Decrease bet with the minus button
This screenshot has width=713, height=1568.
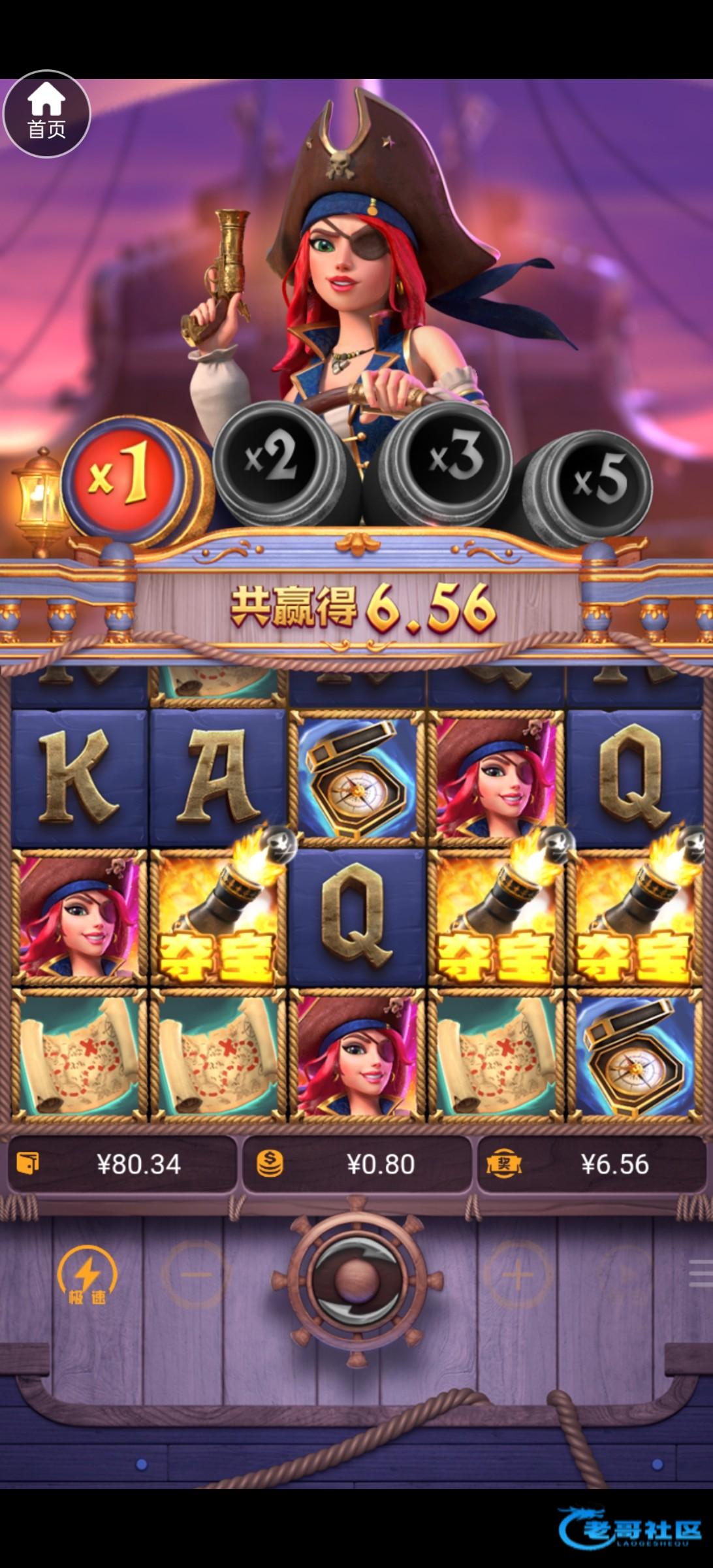tap(195, 1274)
